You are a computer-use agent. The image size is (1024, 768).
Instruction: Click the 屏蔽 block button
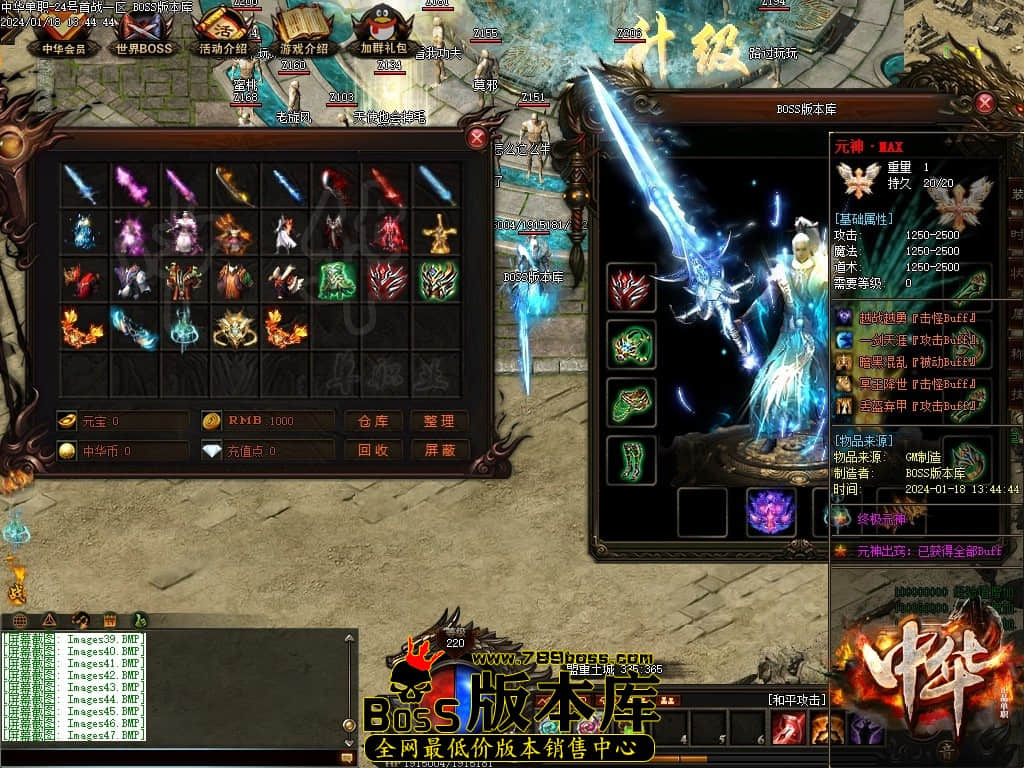click(439, 451)
